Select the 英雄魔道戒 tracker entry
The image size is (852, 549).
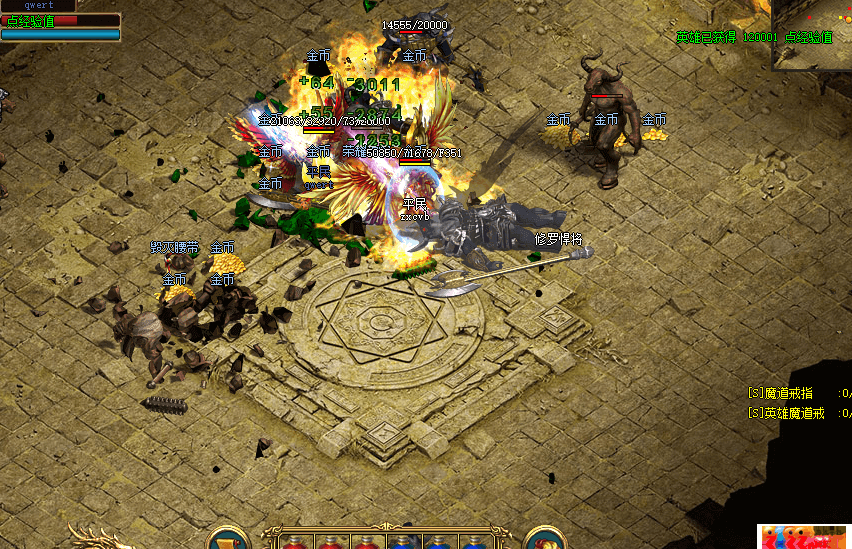click(791, 413)
